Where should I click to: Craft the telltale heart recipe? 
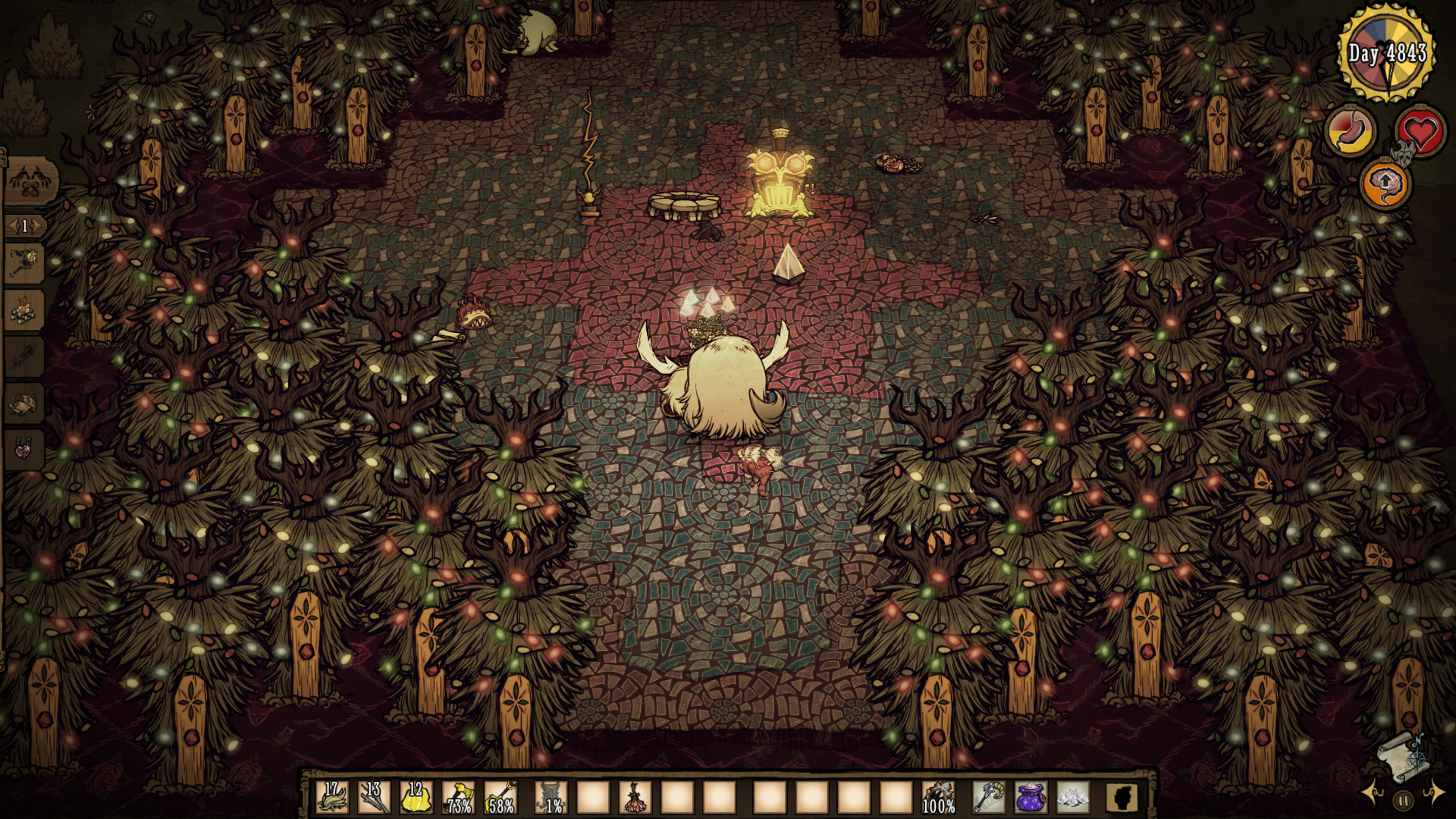click(x=24, y=447)
